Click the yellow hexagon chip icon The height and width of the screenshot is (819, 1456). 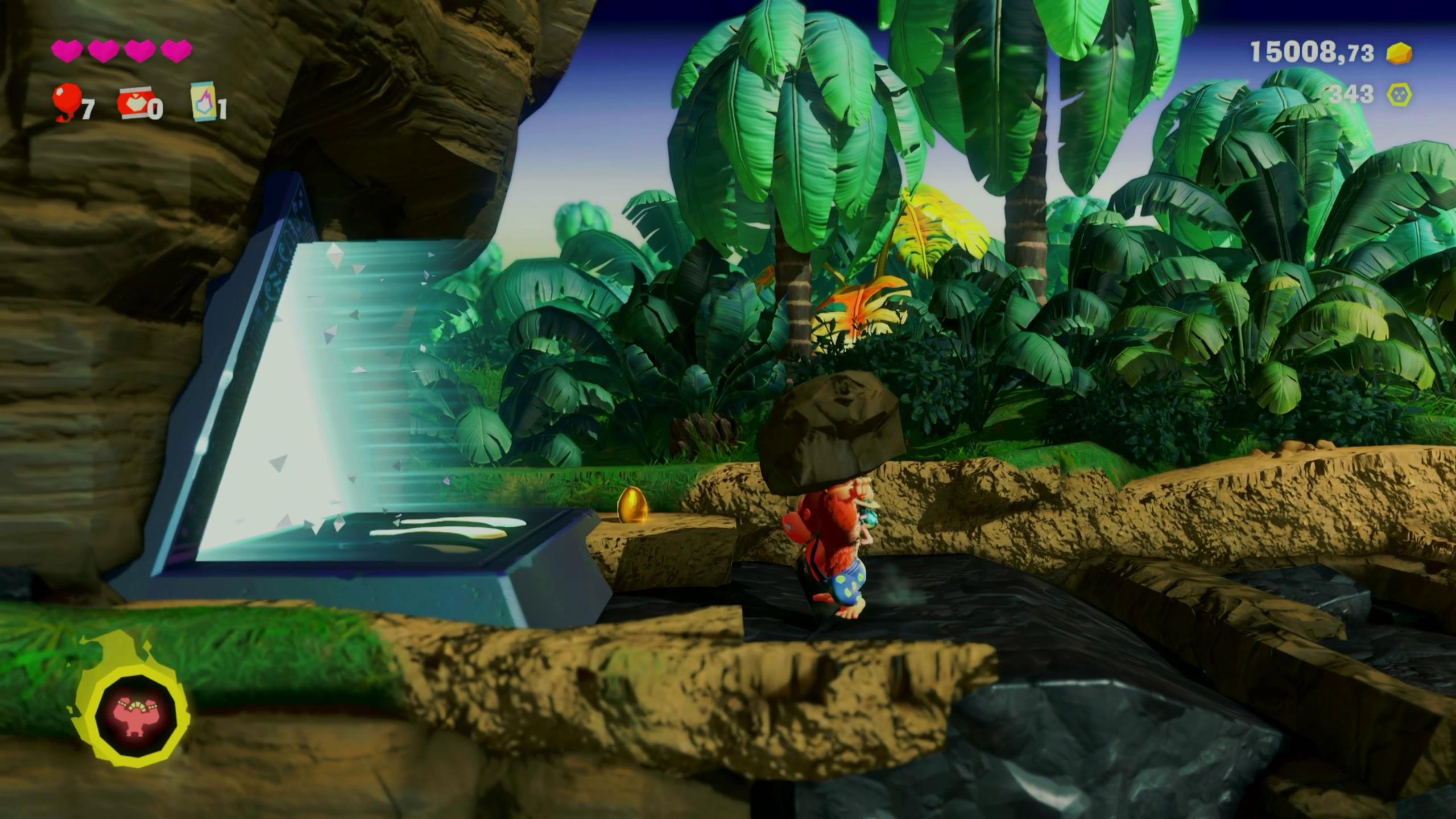tap(1399, 94)
